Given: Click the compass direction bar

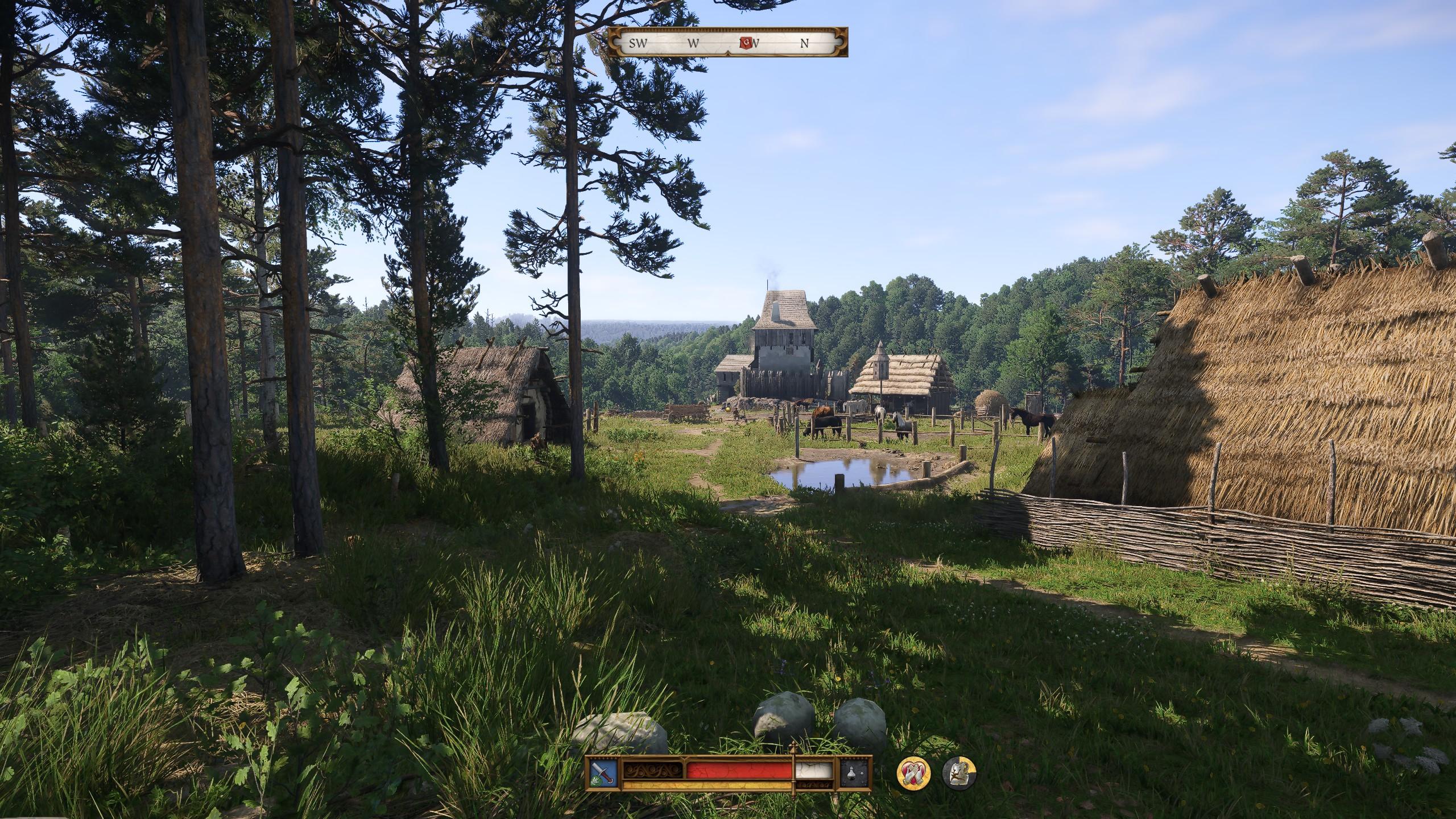Looking at the screenshot, I should [x=728, y=42].
